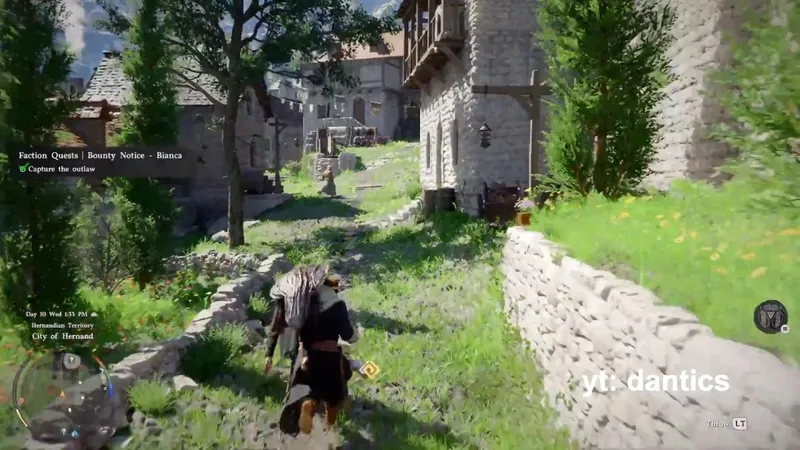Click the yellow diamond quest waypoint marker

pyautogui.click(x=370, y=370)
